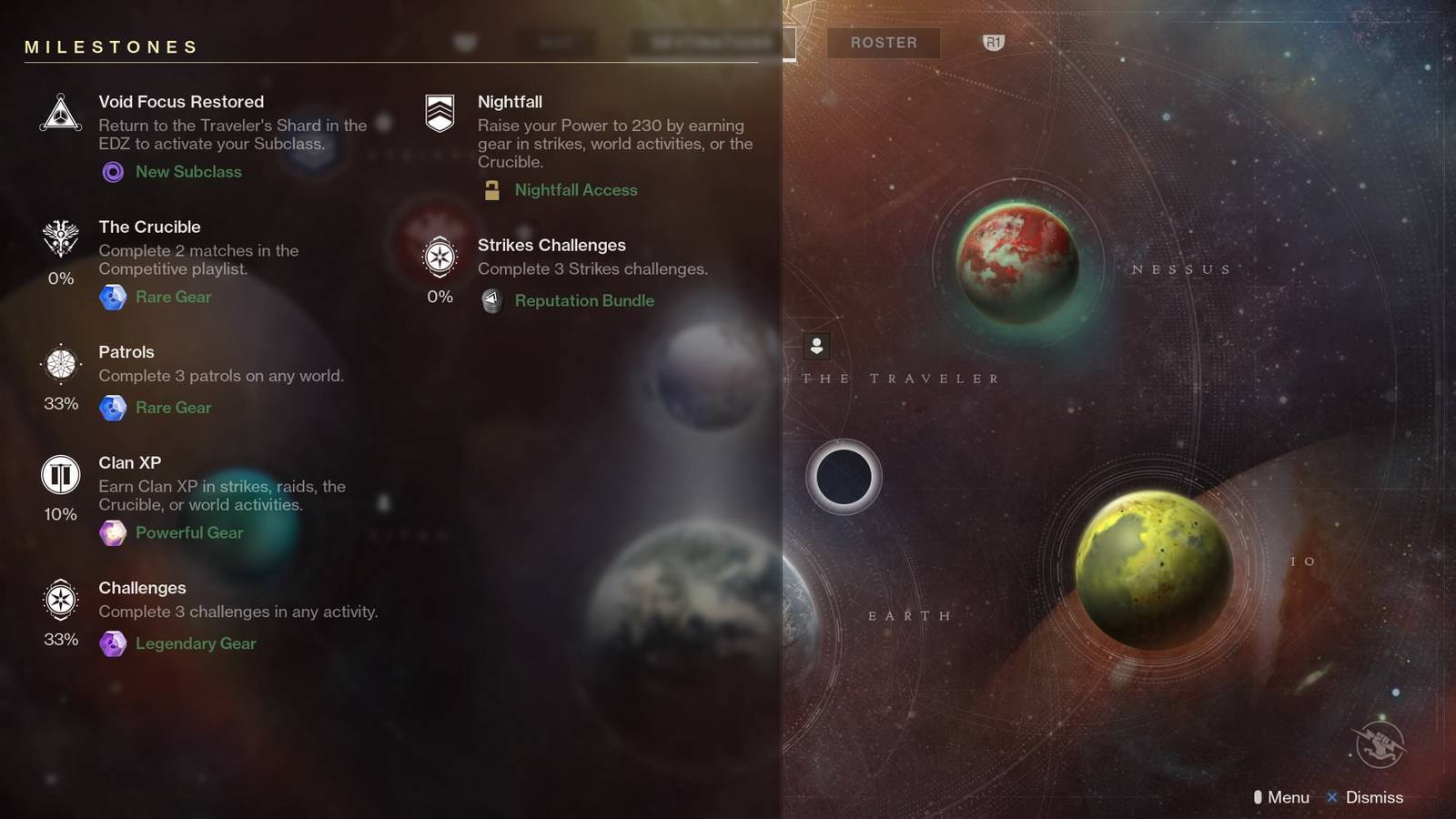Viewport: 1456px width, 819px height.
Task: Select the Nightfall milestone
Action: click(x=510, y=102)
